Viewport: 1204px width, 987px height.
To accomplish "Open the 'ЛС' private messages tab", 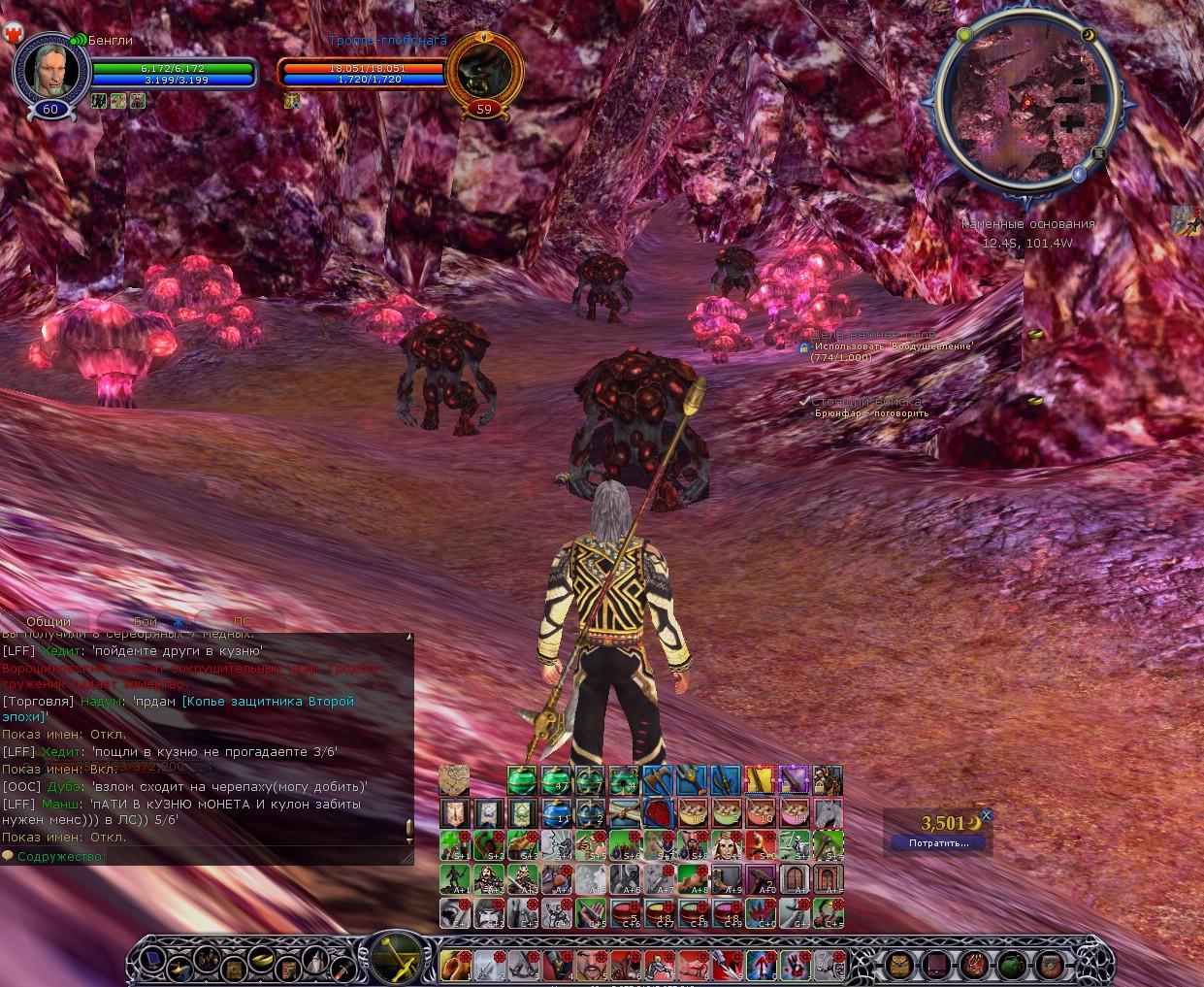I will (x=242, y=621).
